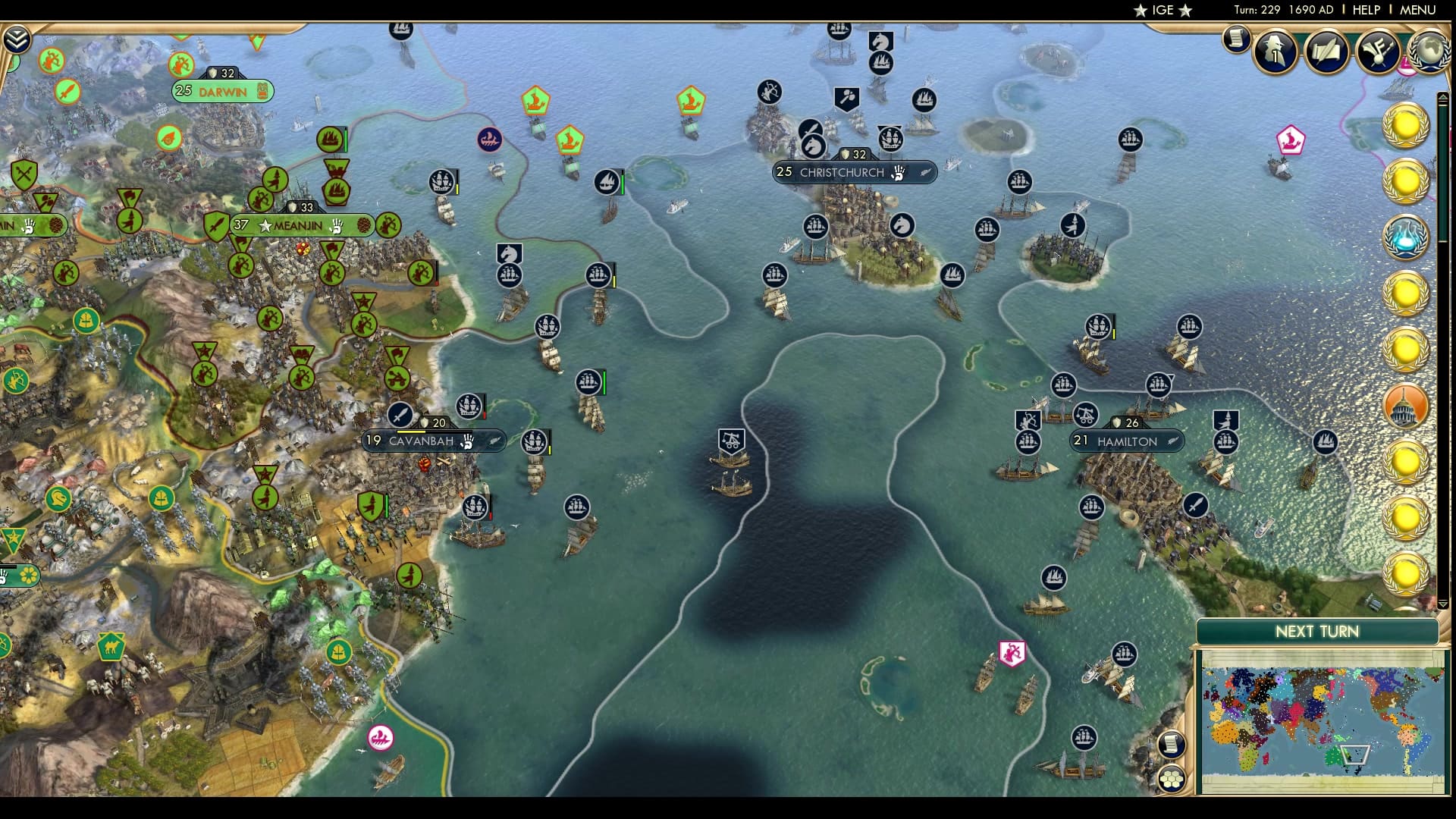The height and width of the screenshot is (819, 1456).
Task: Toggle Strategic View with the hex icon
Action: coord(1172,777)
